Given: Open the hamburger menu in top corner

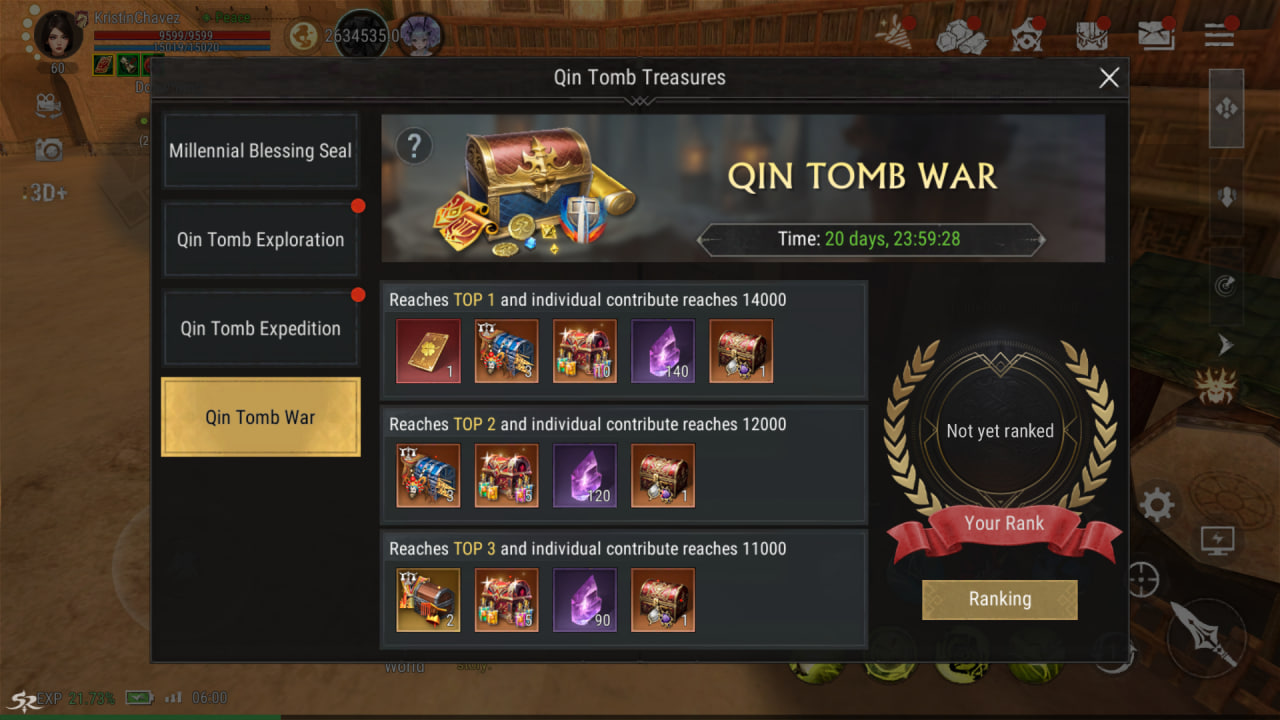Looking at the screenshot, I should click(x=1219, y=35).
